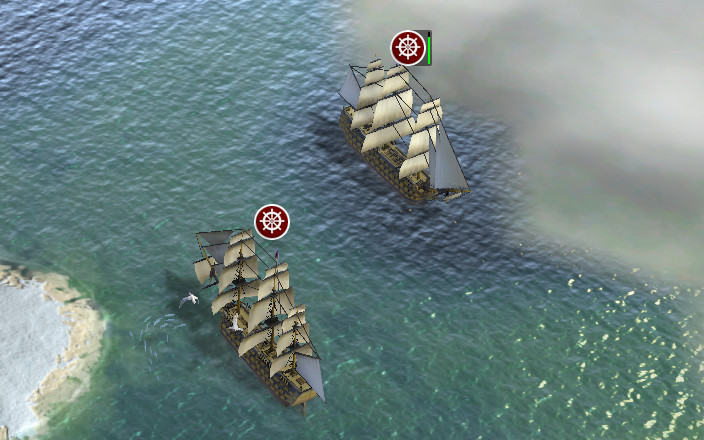Select the ship's wheel unit flag lacking a health bar
This screenshot has height=440, width=704.
[x=271, y=221]
